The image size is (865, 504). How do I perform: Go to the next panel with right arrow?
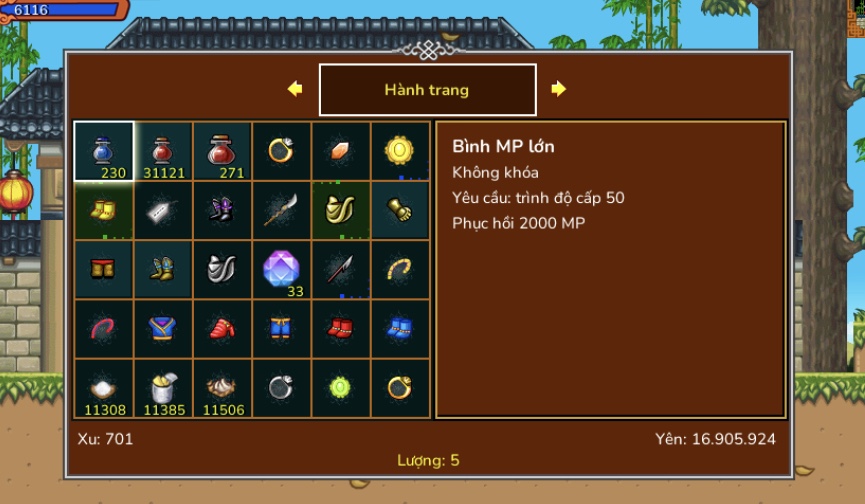(x=558, y=89)
